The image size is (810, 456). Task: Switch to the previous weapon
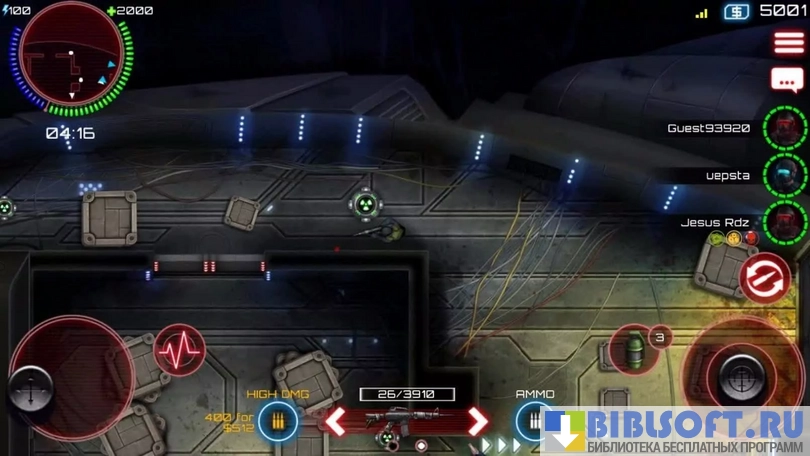click(x=337, y=420)
